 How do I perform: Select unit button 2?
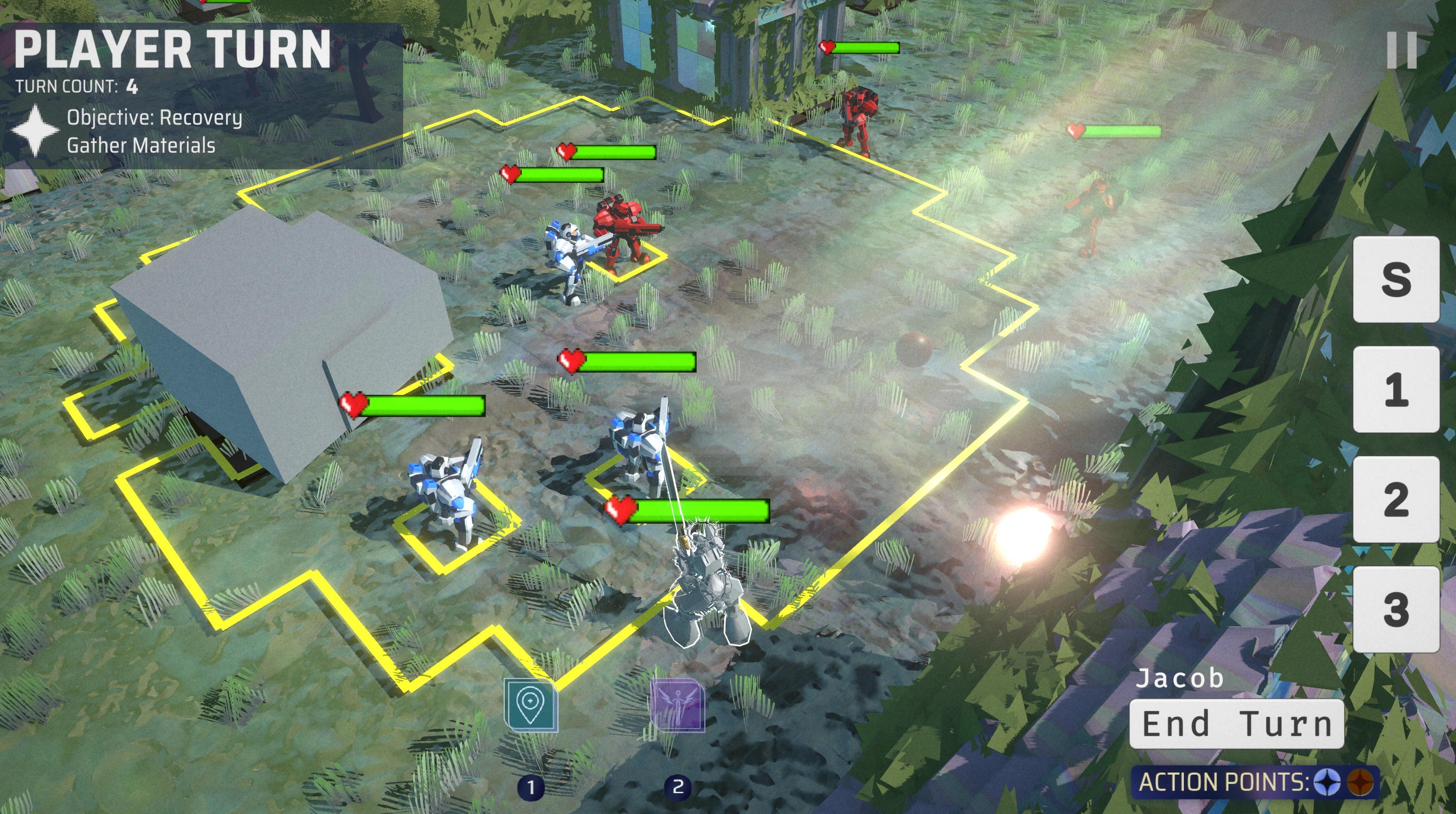1395,499
